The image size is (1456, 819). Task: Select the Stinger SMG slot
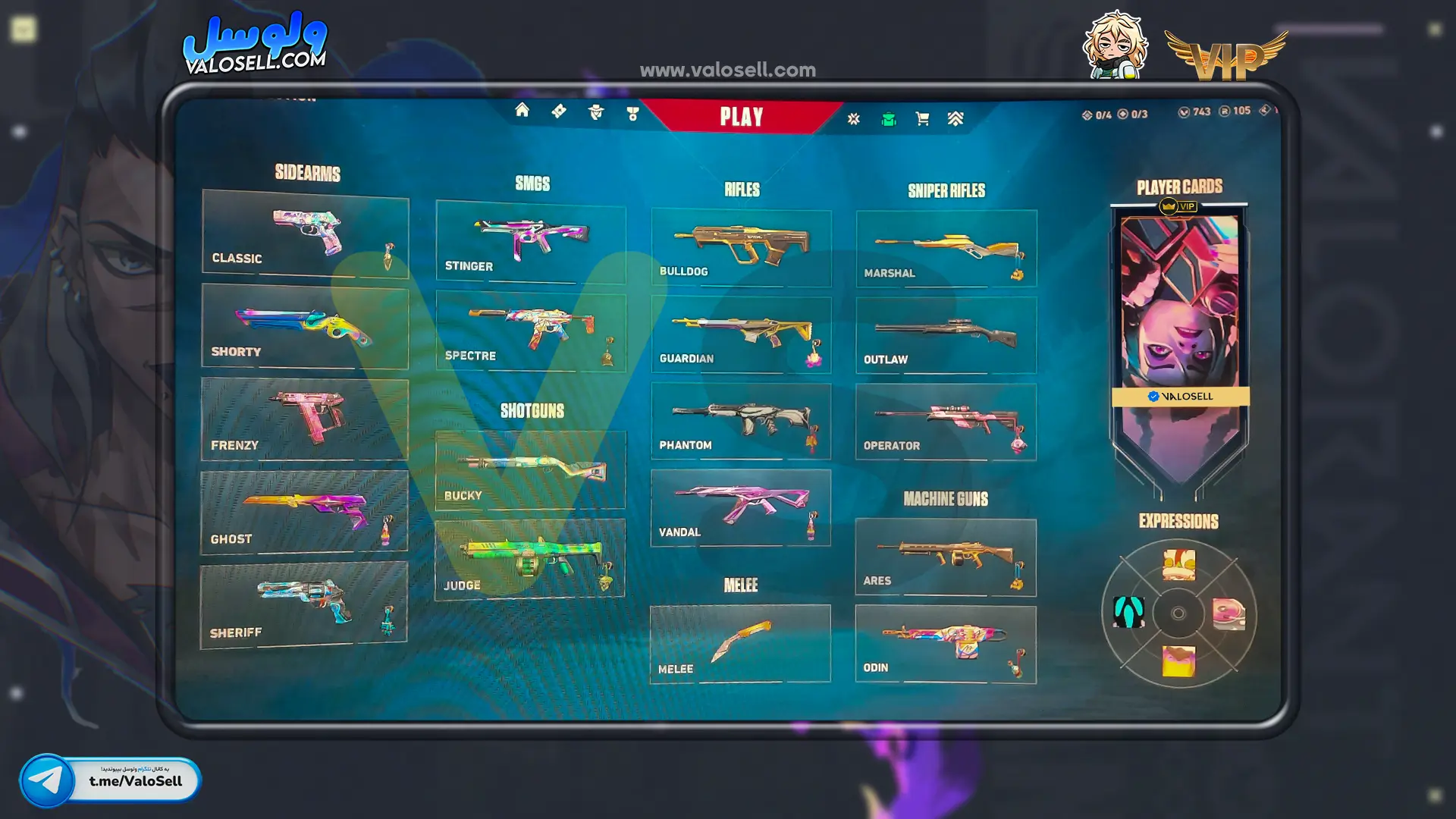point(531,242)
